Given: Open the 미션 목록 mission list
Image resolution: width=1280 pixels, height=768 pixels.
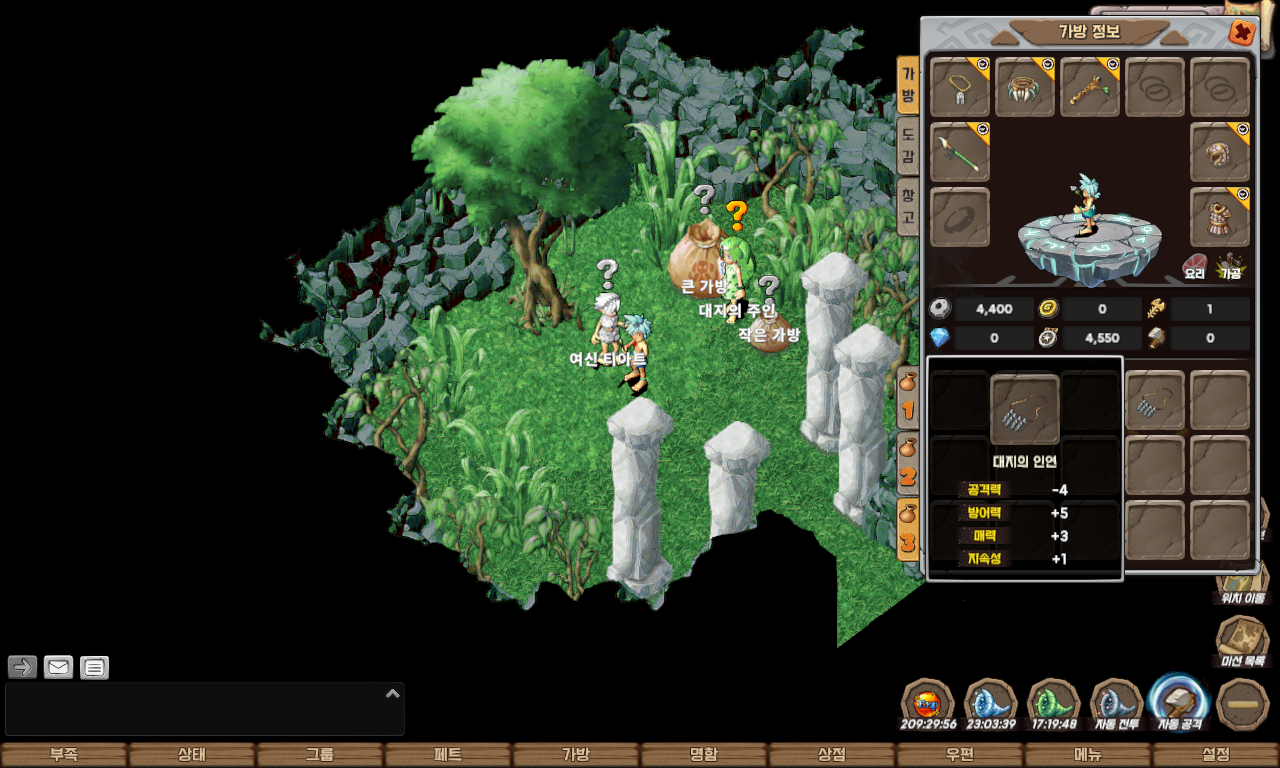Looking at the screenshot, I should pos(1242,642).
